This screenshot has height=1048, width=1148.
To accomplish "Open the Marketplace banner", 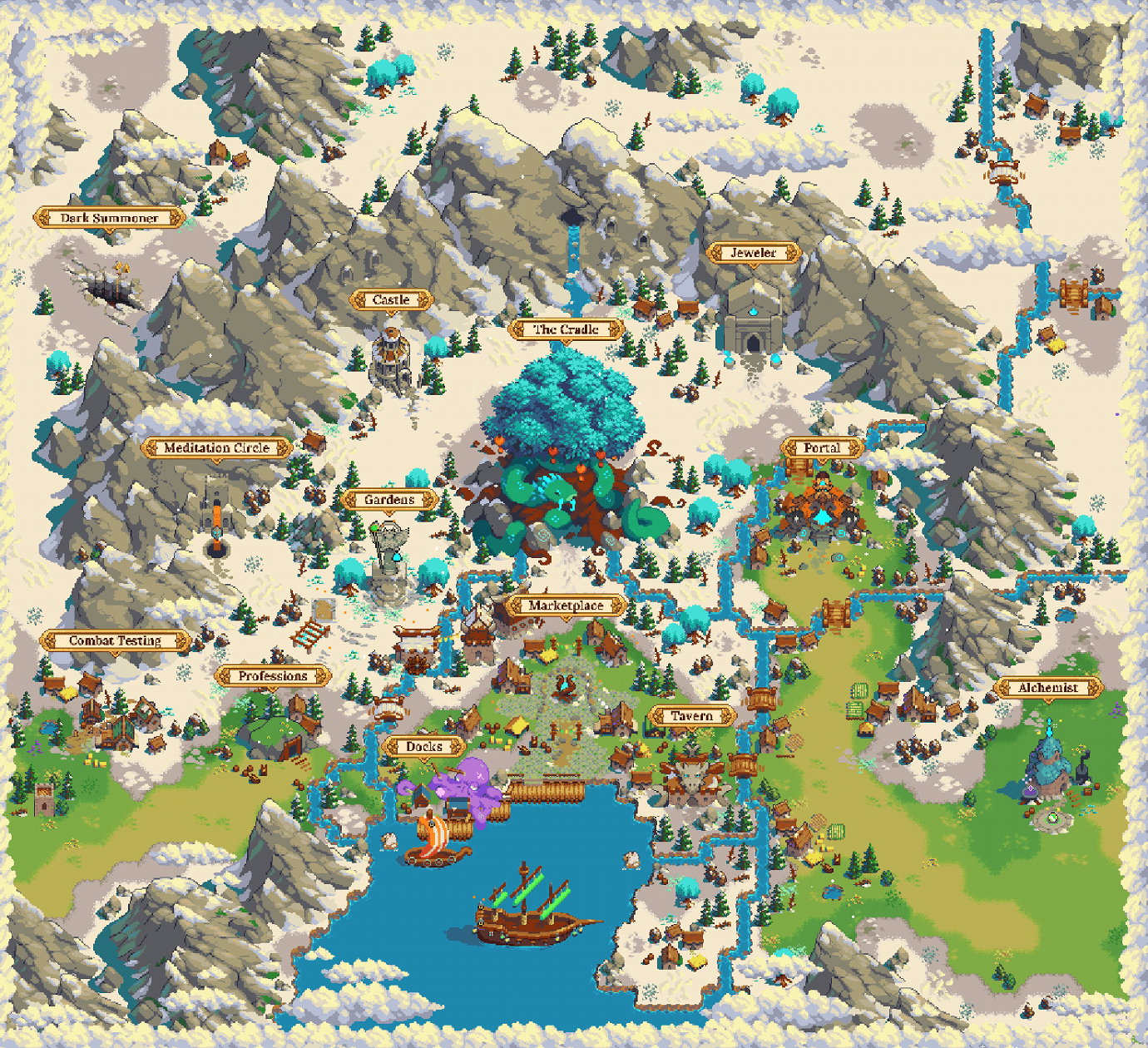I will click(x=566, y=607).
